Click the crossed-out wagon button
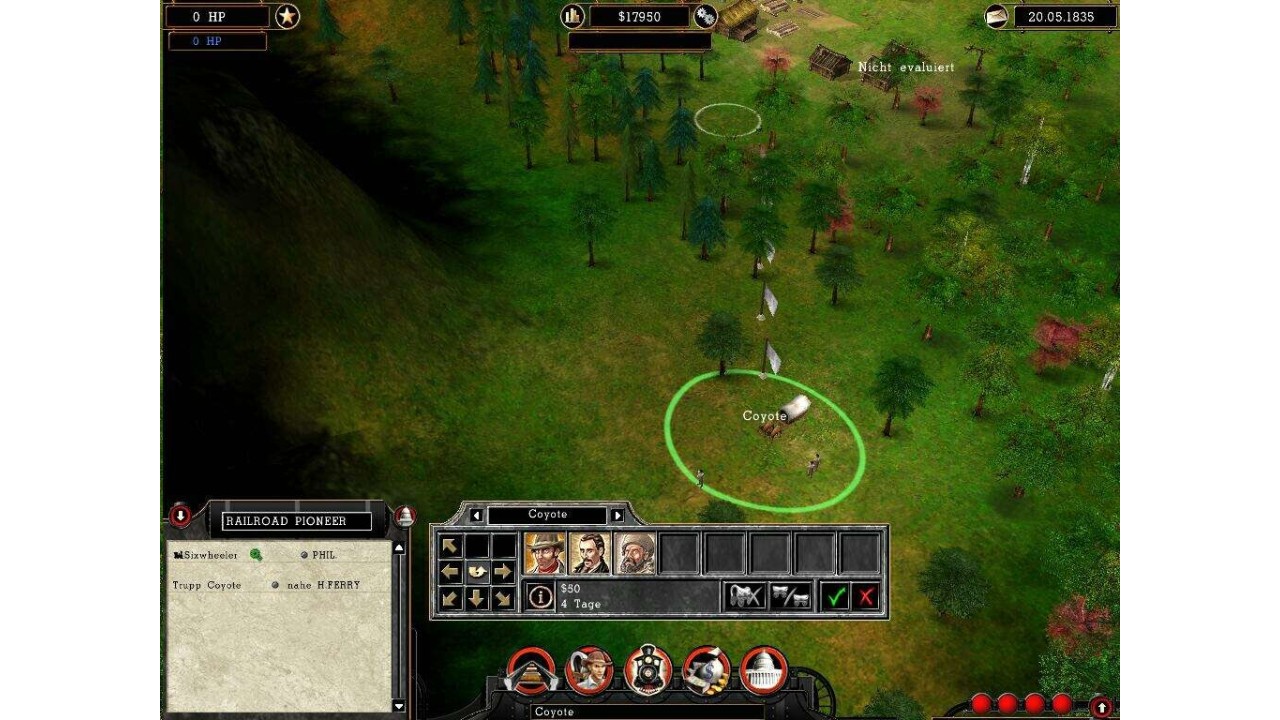Viewport: 1280px width, 720px height. (x=745, y=597)
